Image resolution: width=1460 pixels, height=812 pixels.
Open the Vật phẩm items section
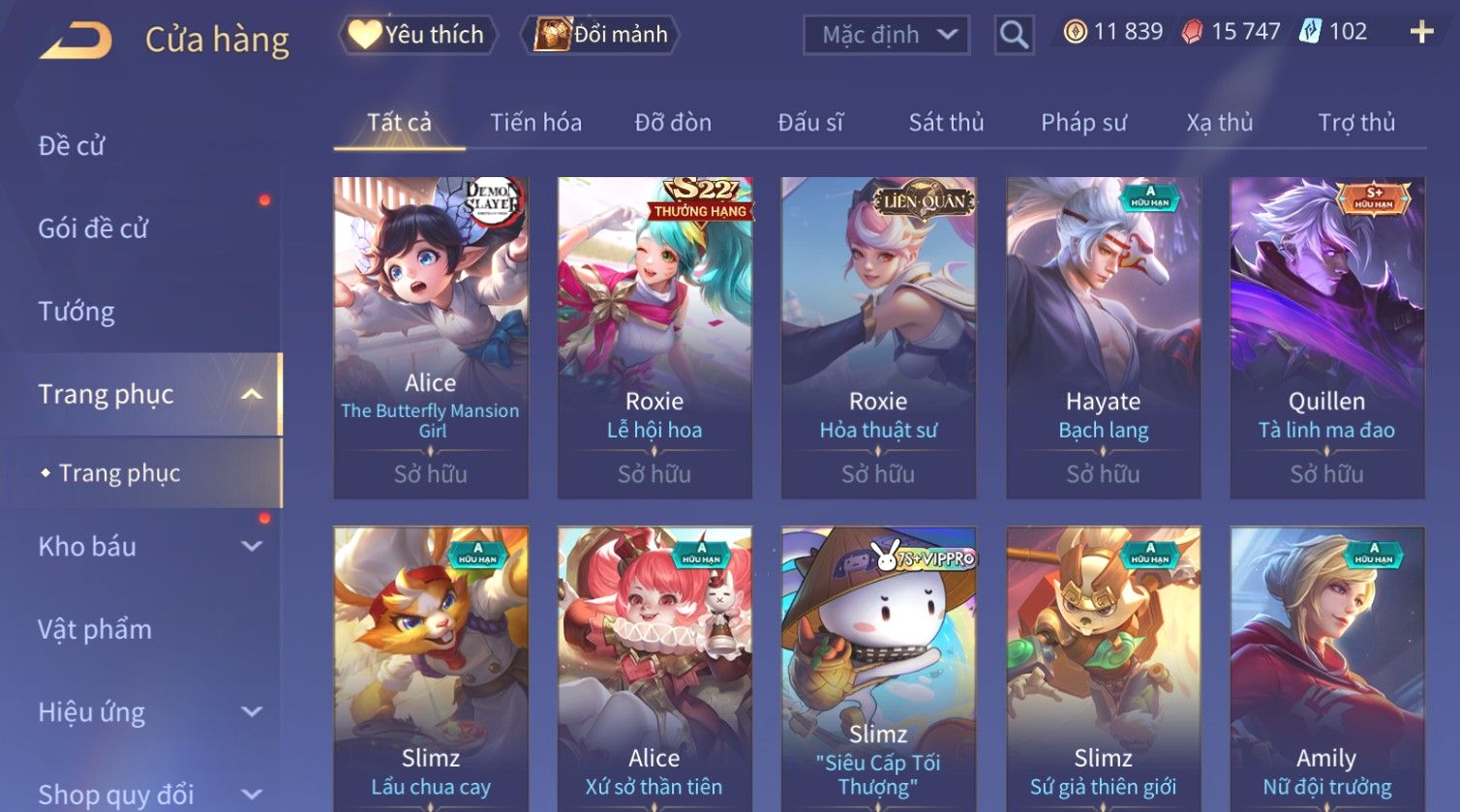point(95,630)
